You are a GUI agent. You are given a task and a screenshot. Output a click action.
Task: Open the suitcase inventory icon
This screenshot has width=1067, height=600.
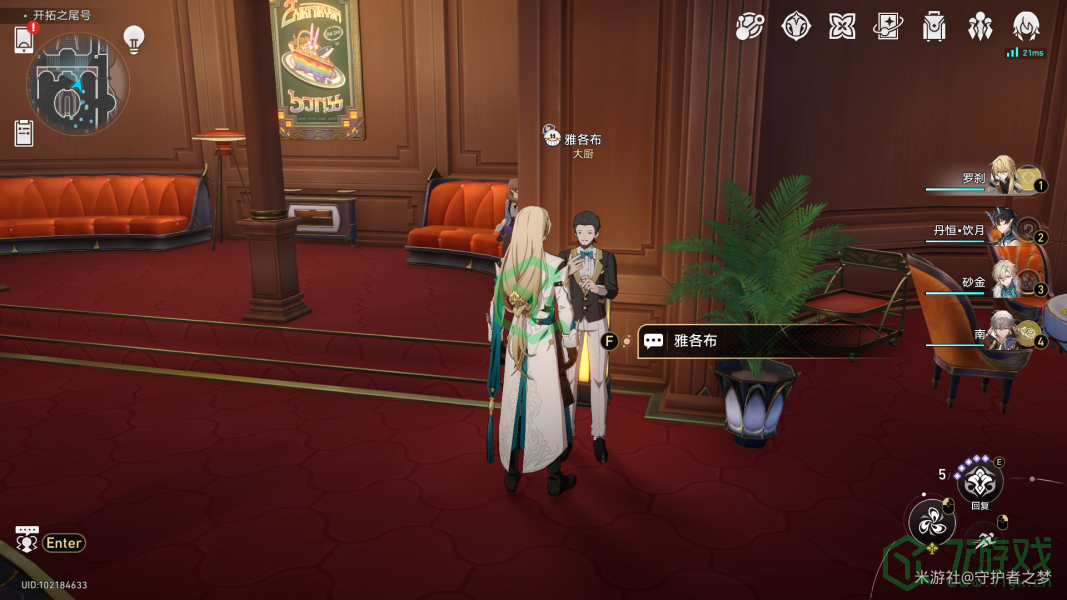pyautogui.click(x=934, y=27)
